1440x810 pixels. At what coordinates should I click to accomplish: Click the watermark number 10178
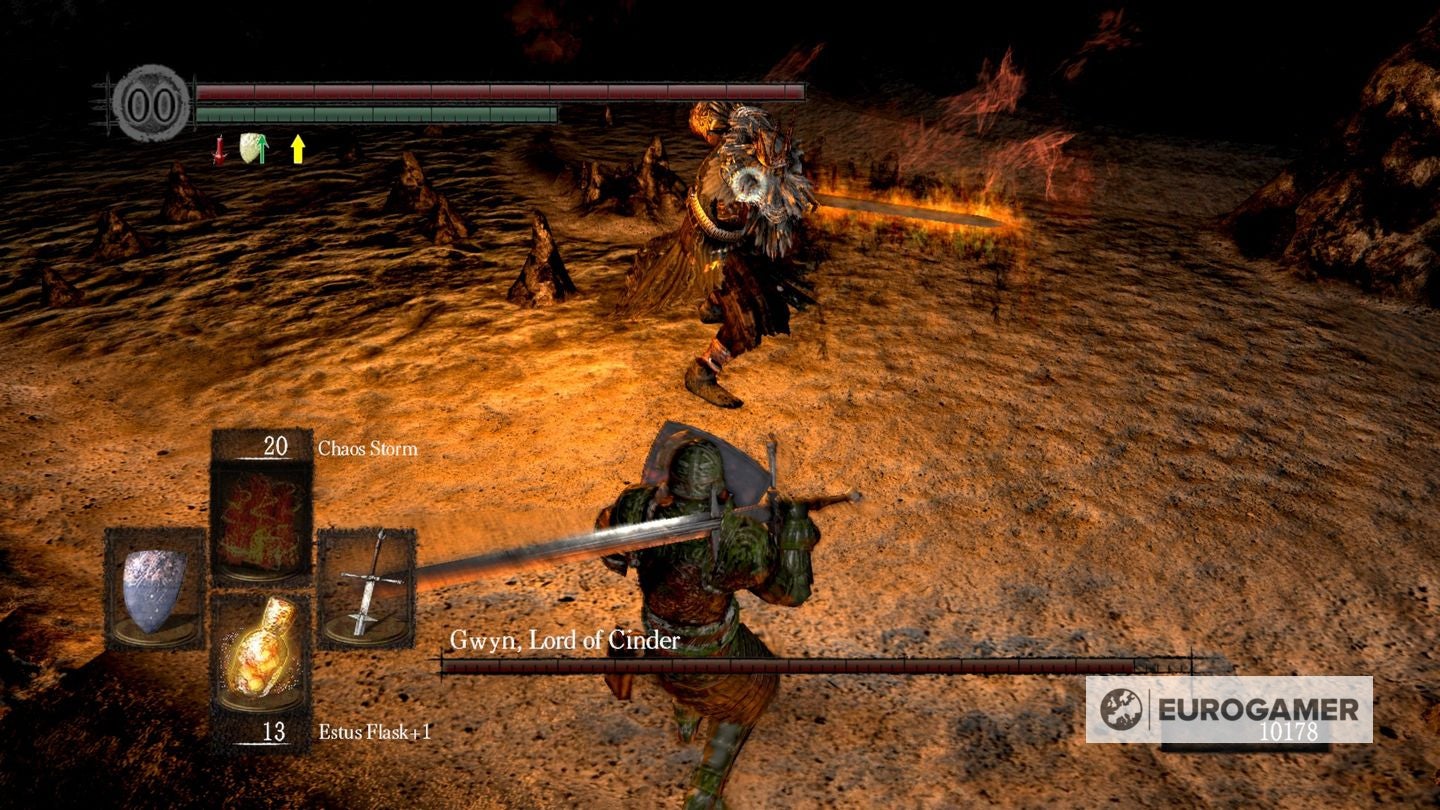(1290, 733)
